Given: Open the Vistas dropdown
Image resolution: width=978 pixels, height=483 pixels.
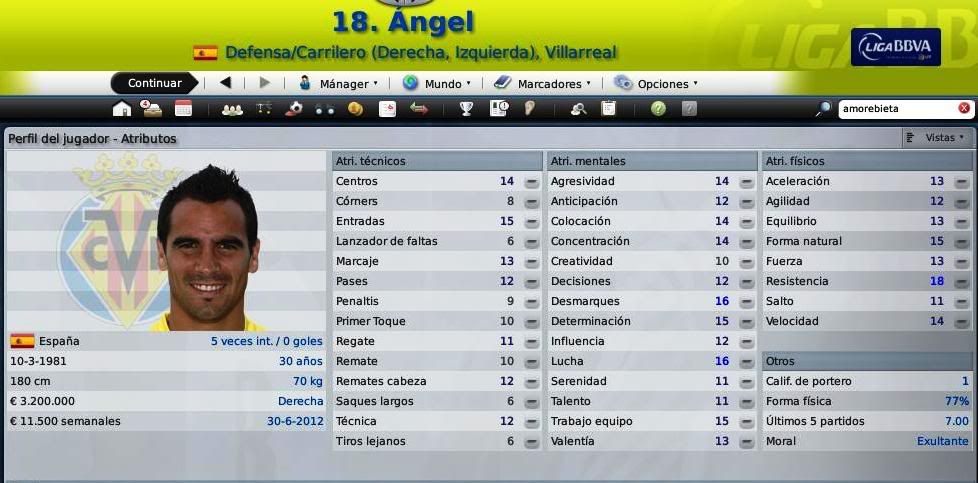Looking at the screenshot, I should pos(938,138).
